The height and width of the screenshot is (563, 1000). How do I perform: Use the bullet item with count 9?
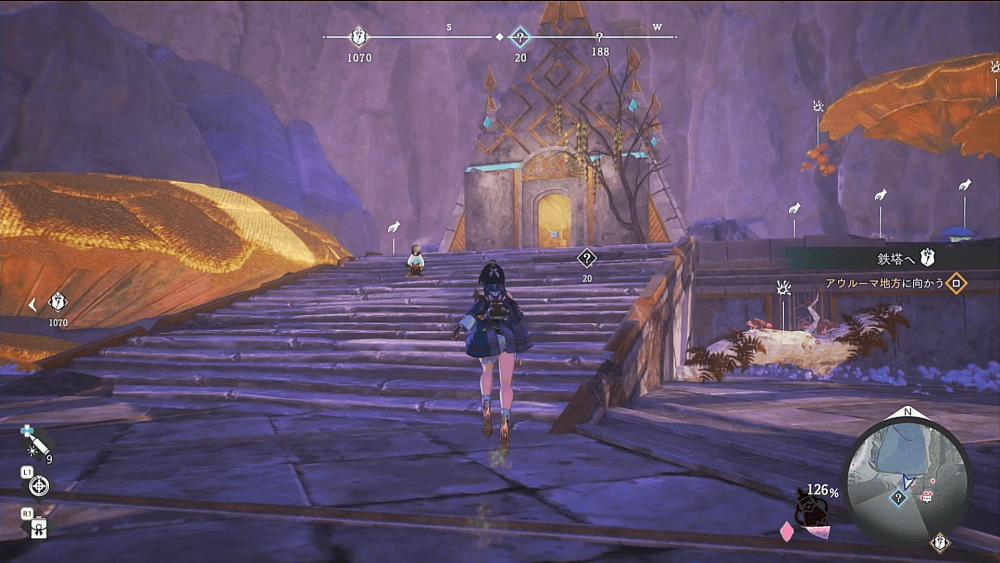pyautogui.click(x=34, y=440)
